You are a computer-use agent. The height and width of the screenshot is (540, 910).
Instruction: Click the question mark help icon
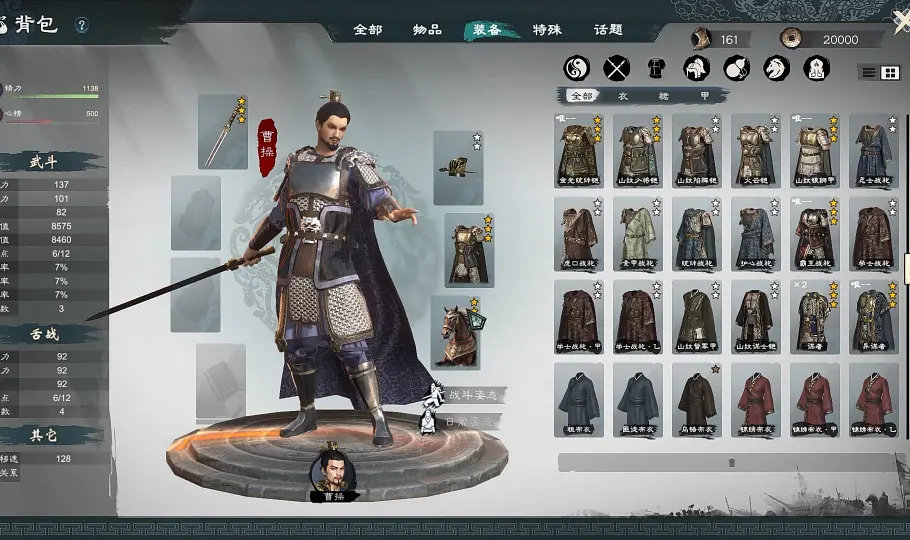(82, 25)
